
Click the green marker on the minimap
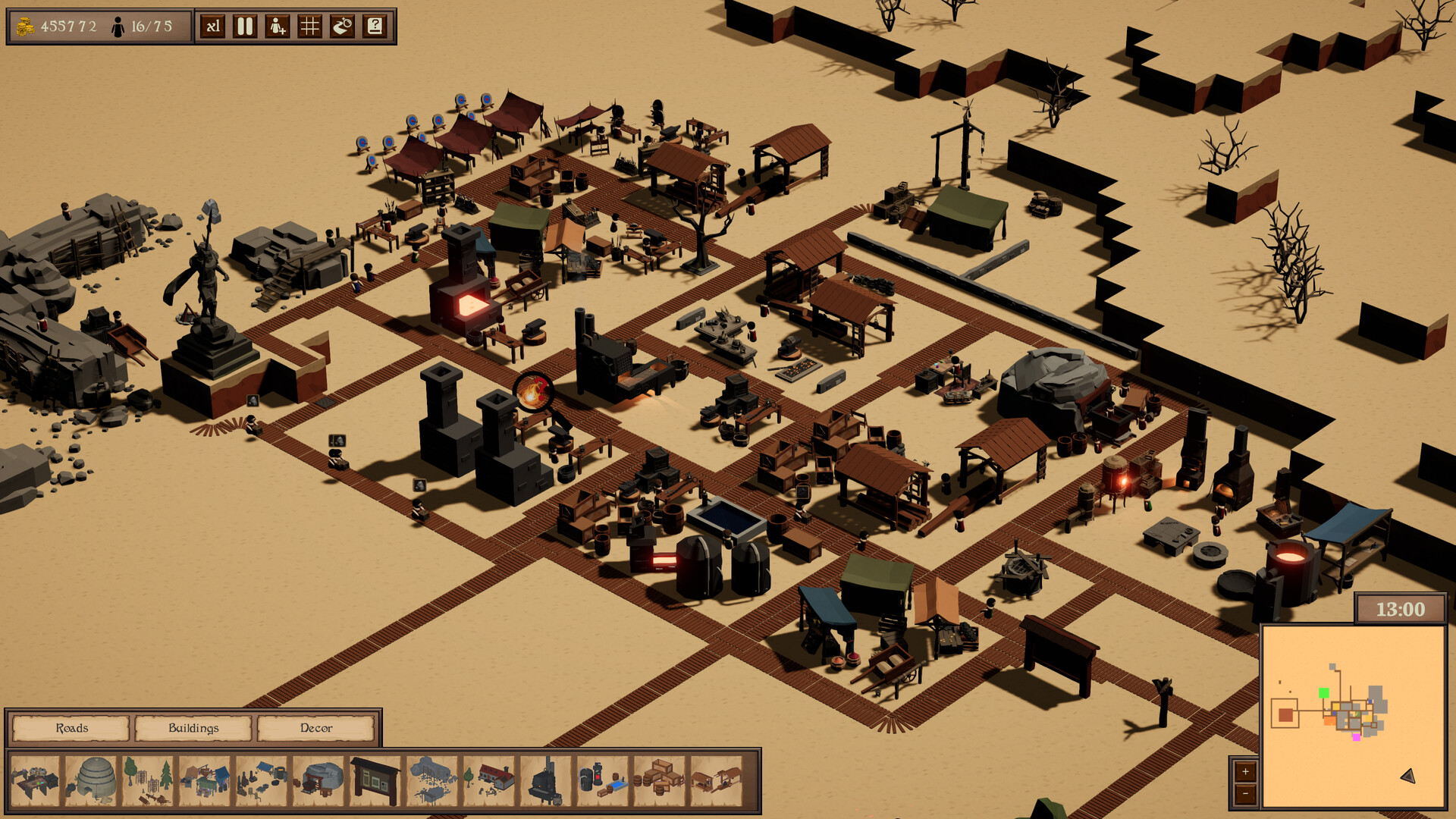tap(1324, 692)
